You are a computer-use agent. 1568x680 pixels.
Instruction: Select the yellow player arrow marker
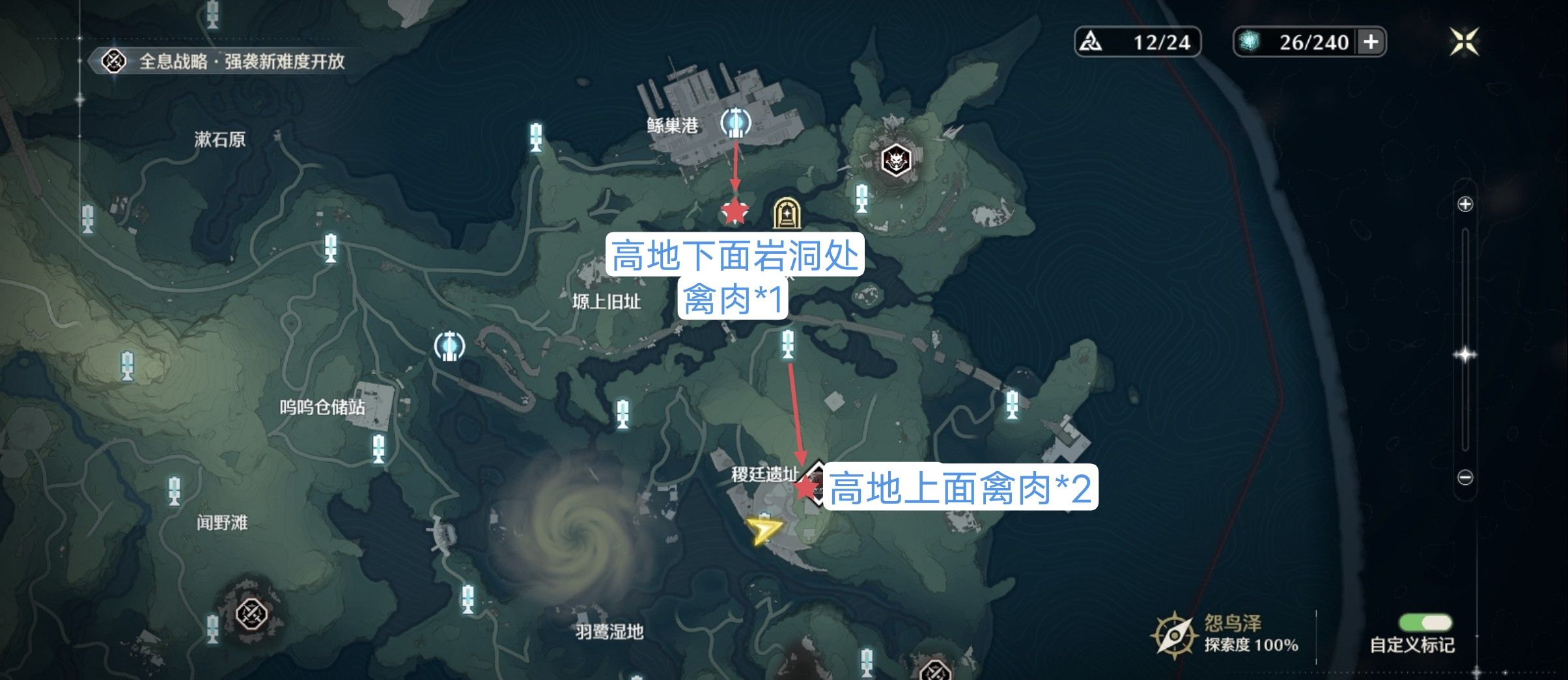763,530
